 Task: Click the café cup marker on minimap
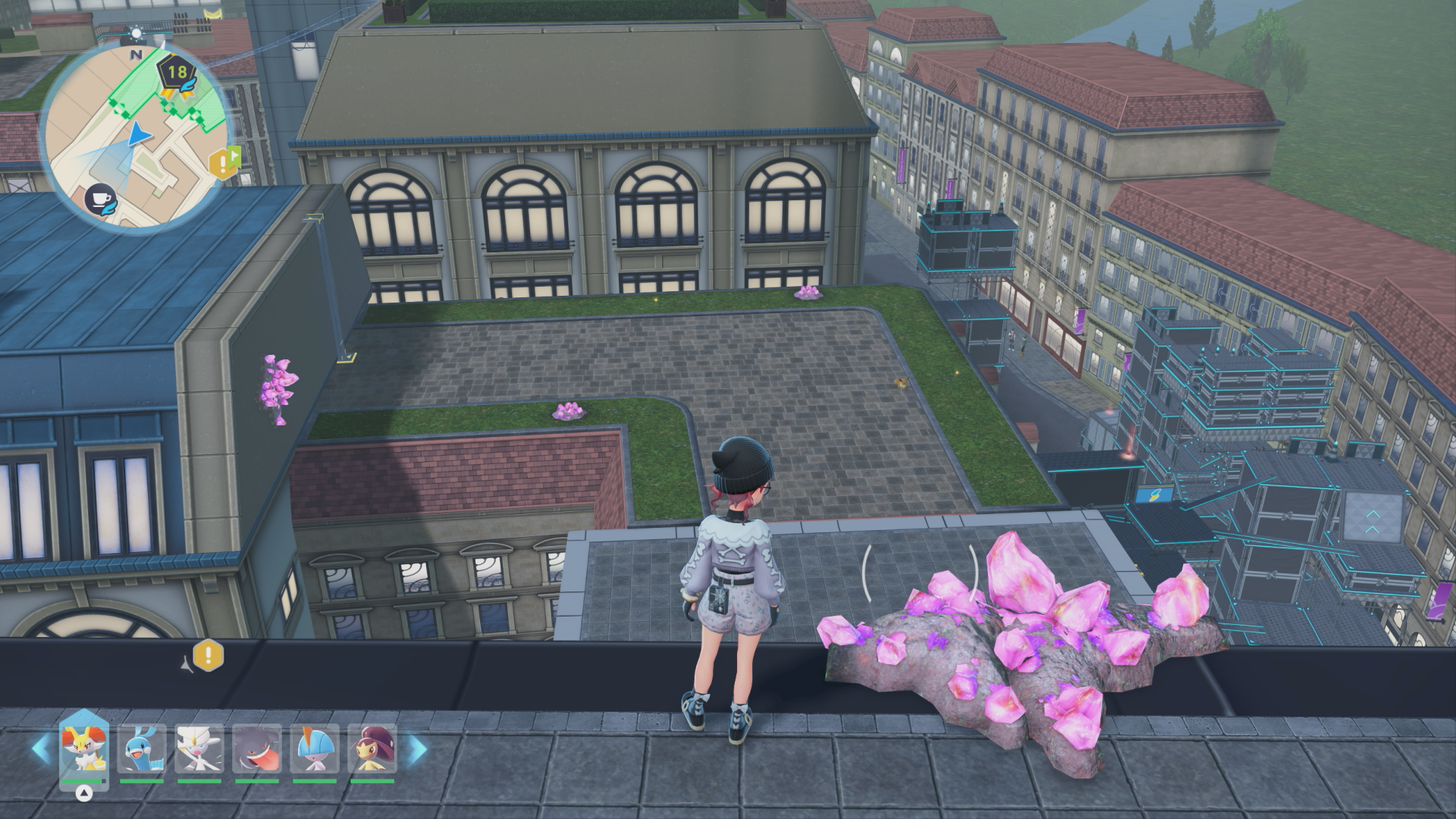(x=101, y=199)
